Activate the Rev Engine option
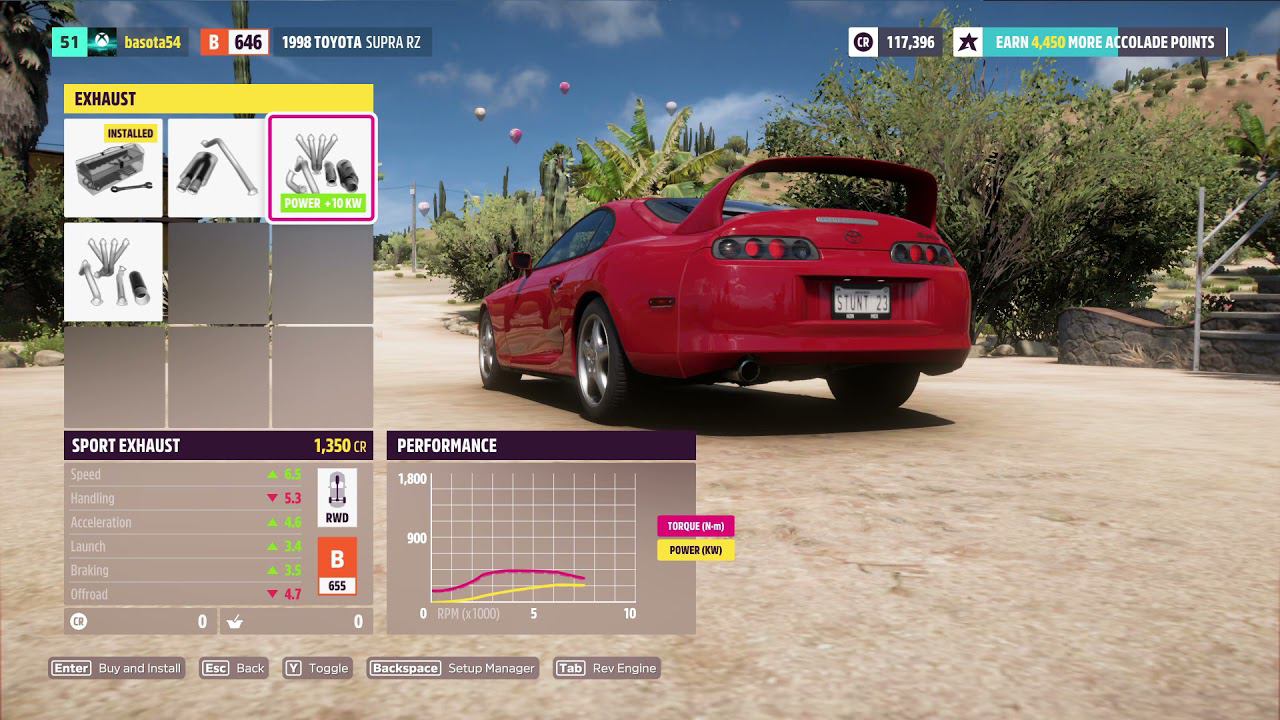The width and height of the screenshot is (1280, 720). click(x=607, y=668)
